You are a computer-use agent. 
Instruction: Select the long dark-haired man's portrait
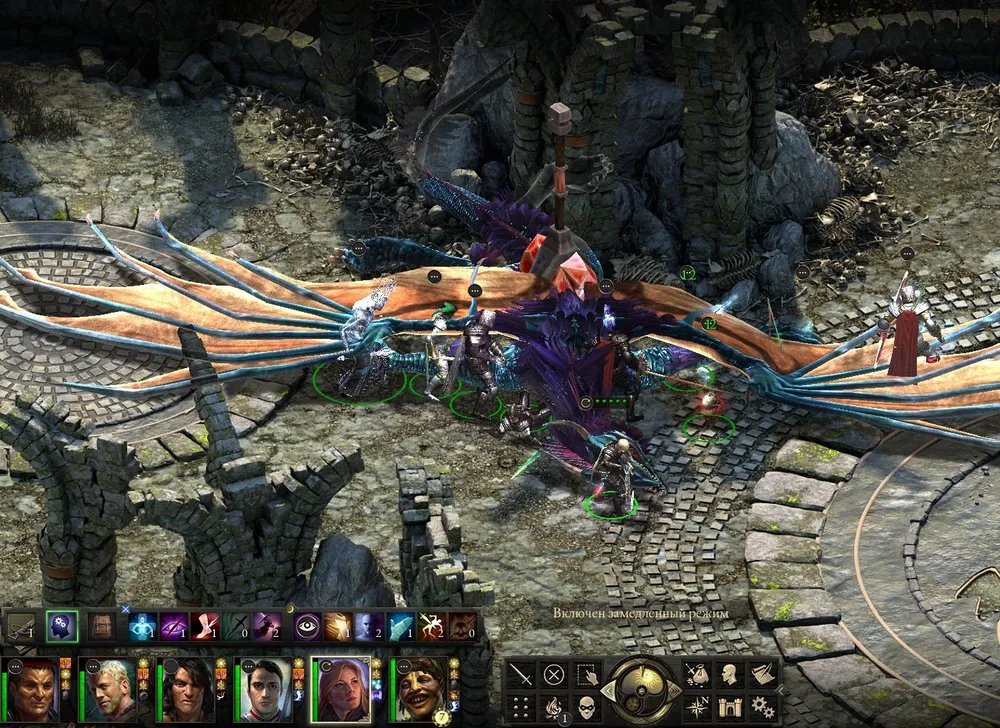(x=187, y=688)
